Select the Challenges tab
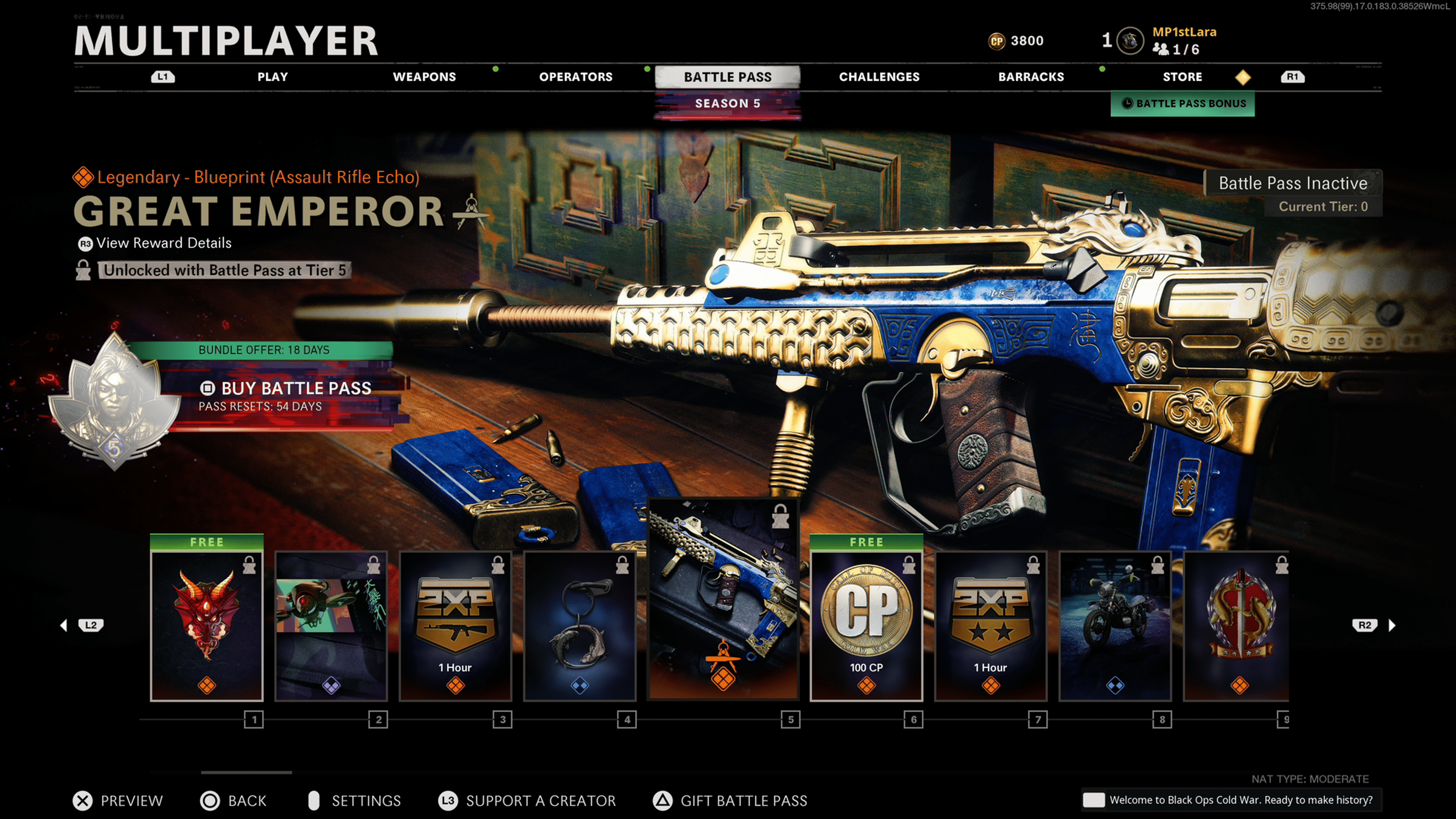This screenshot has width=1456, height=819. point(879,77)
